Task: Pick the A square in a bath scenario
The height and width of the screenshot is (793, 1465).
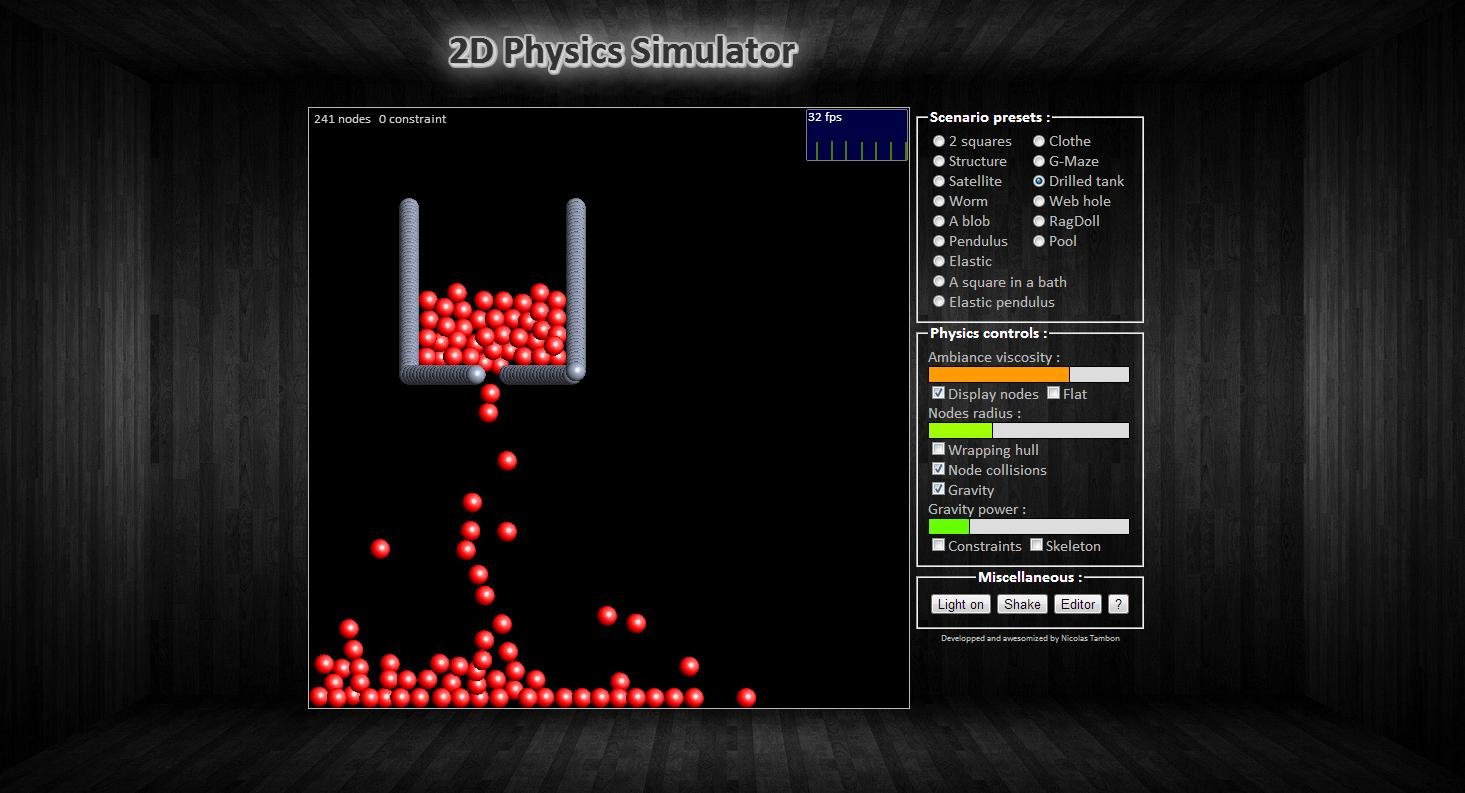Action: coord(939,281)
